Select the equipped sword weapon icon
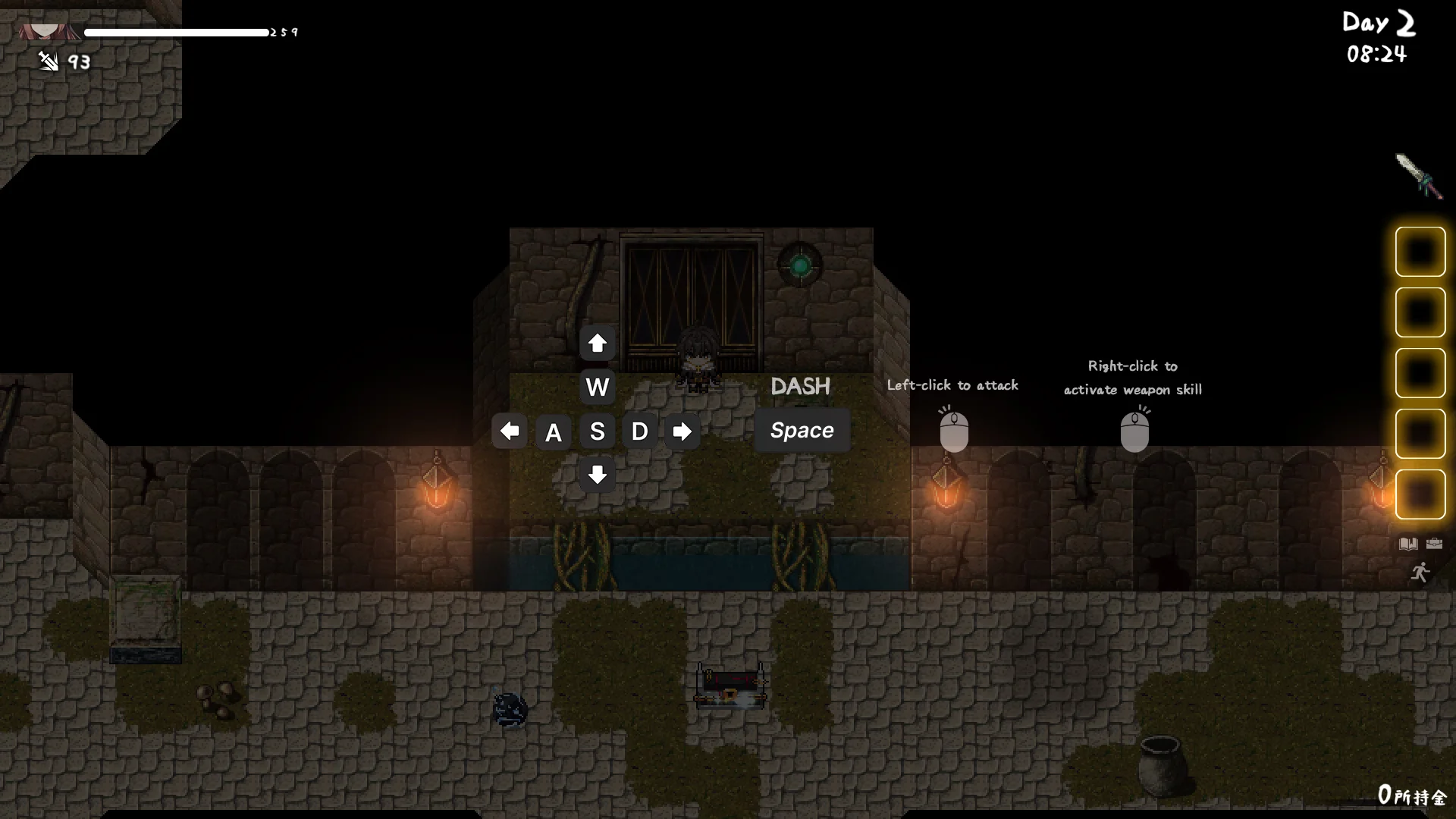 tap(1418, 176)
